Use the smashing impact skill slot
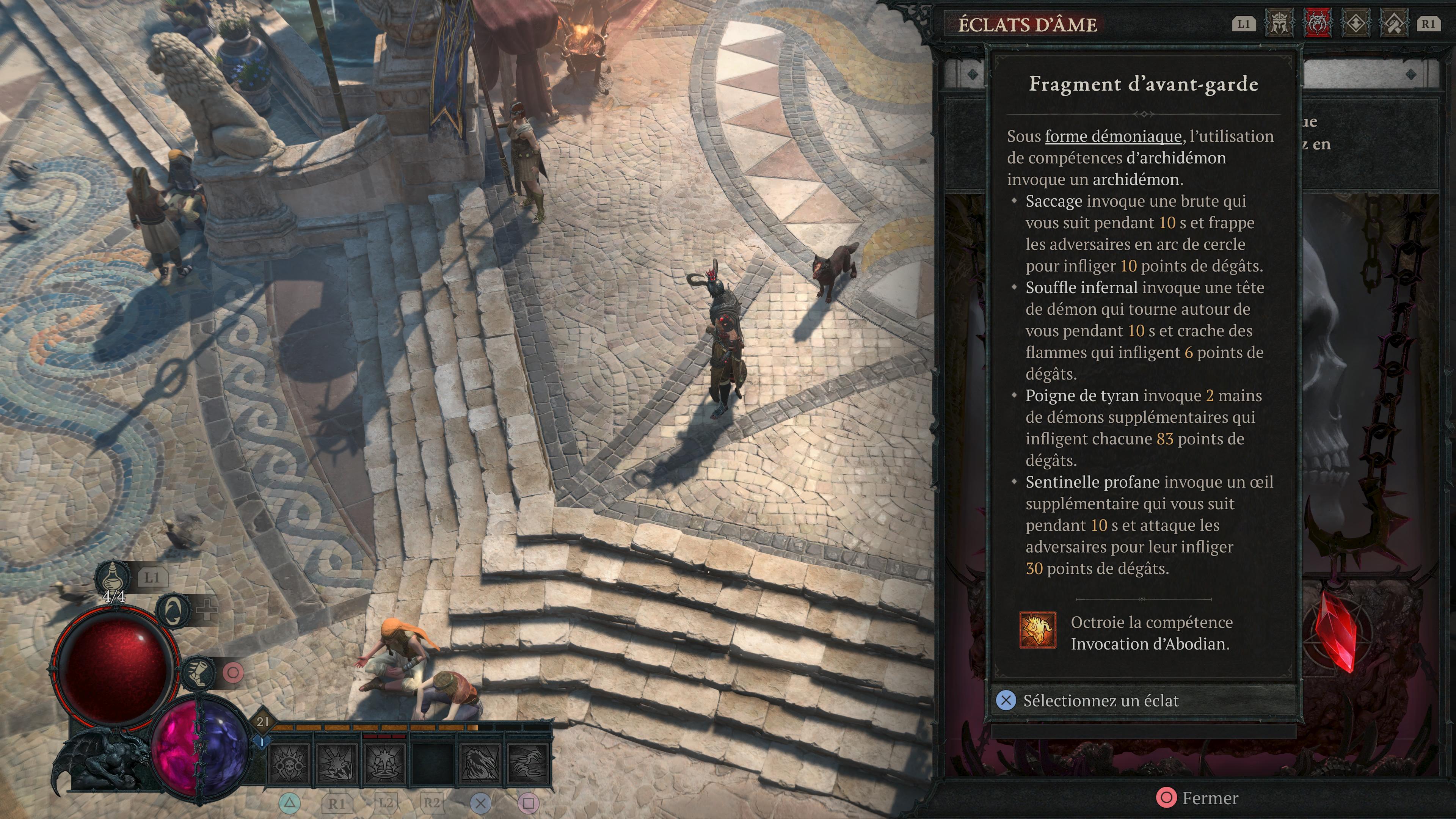Image resolution: width=1456 pixels, height=819 pixels. click(336, 764)
